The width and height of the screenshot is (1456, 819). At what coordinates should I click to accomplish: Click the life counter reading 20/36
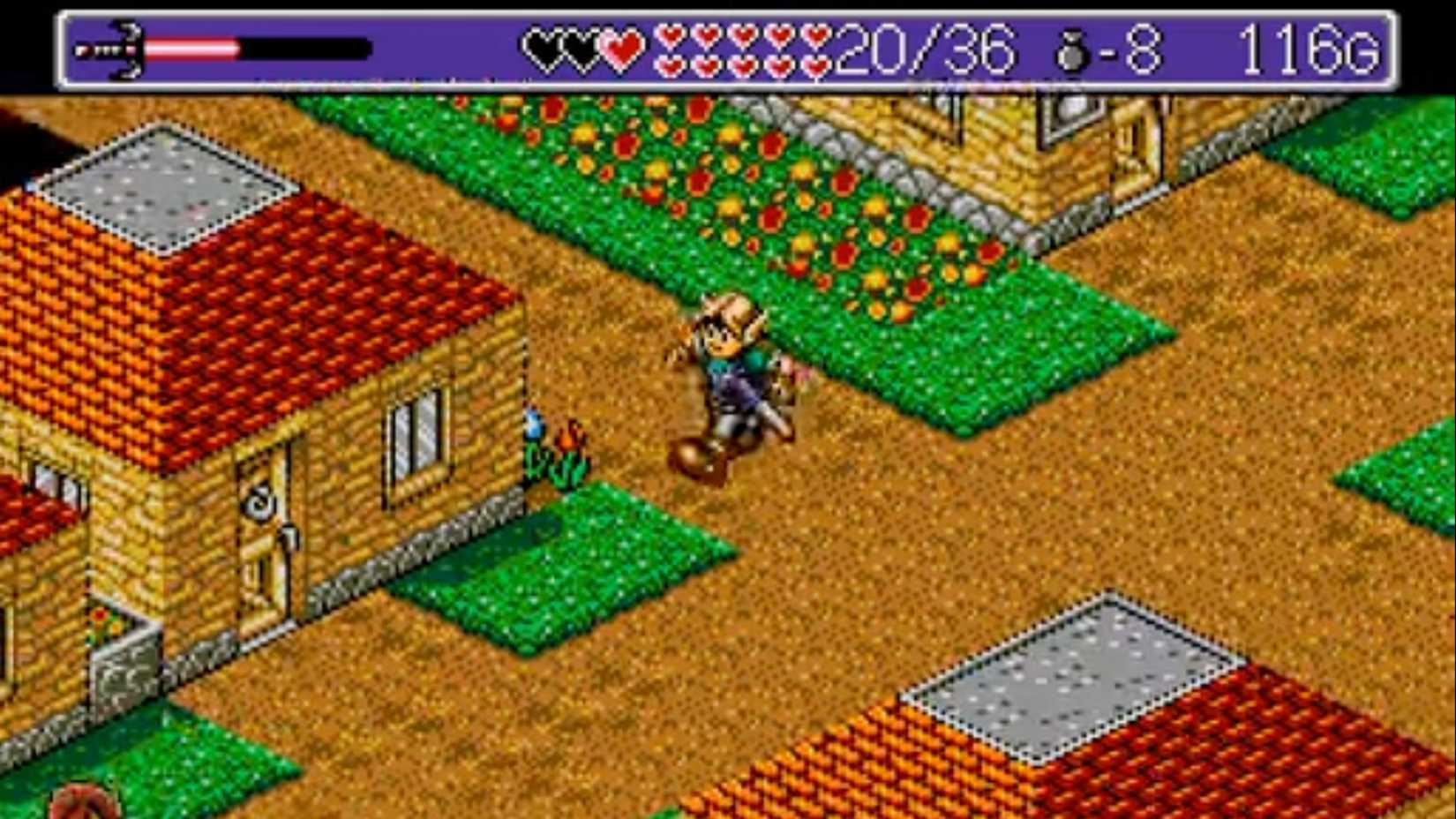pyautogui.click(x=922, y=49)
